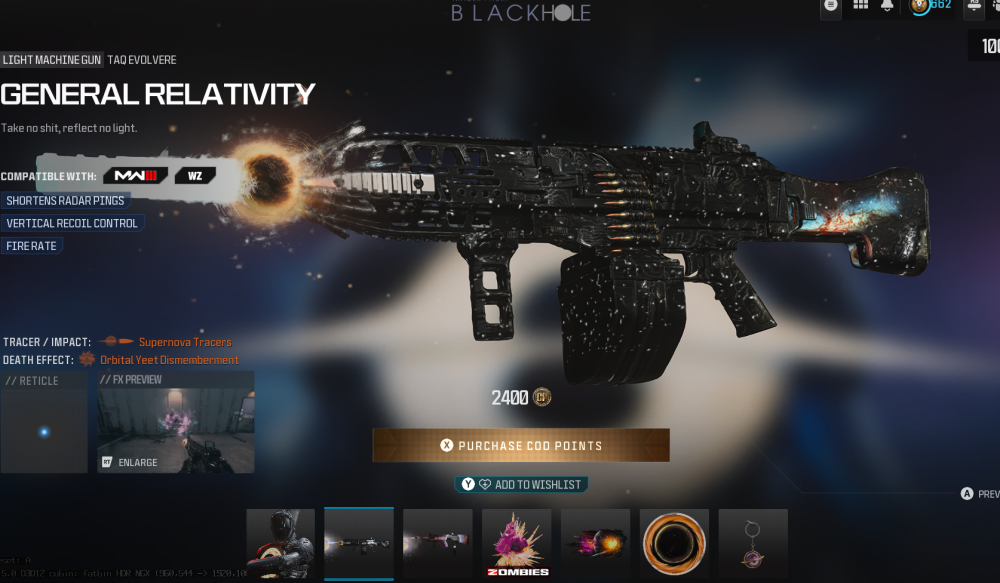Viewport: 1000px width, 583px height.
Task: Select the operator skin thumbnail
Action: tap(281, 543)
